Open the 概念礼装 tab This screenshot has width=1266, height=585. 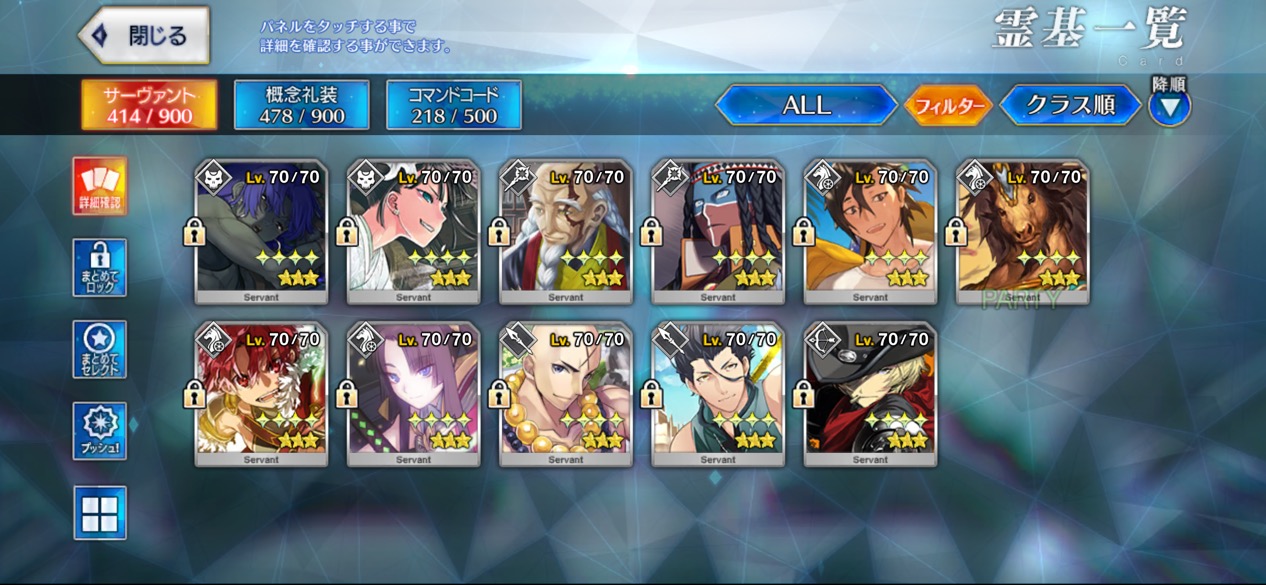point(302,105)
